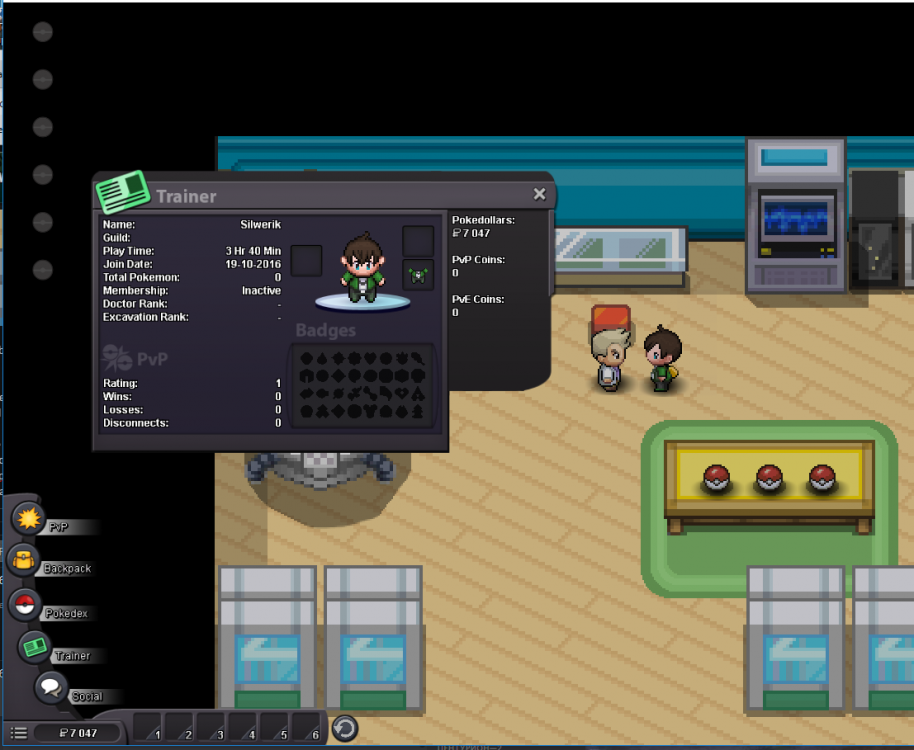Close the Trainer window
Image resolution: width=914 pixels, height=750 pixels.
click(539, 194)
